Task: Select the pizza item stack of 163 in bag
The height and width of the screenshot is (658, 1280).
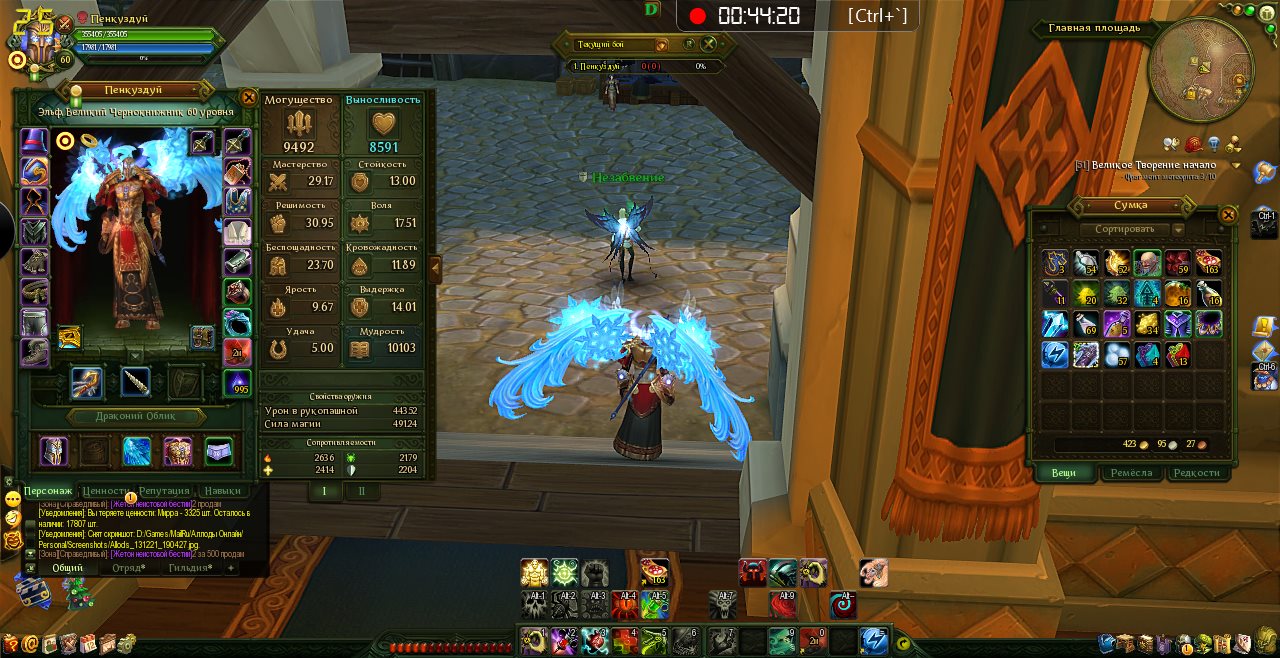Action: (1208, 263)
